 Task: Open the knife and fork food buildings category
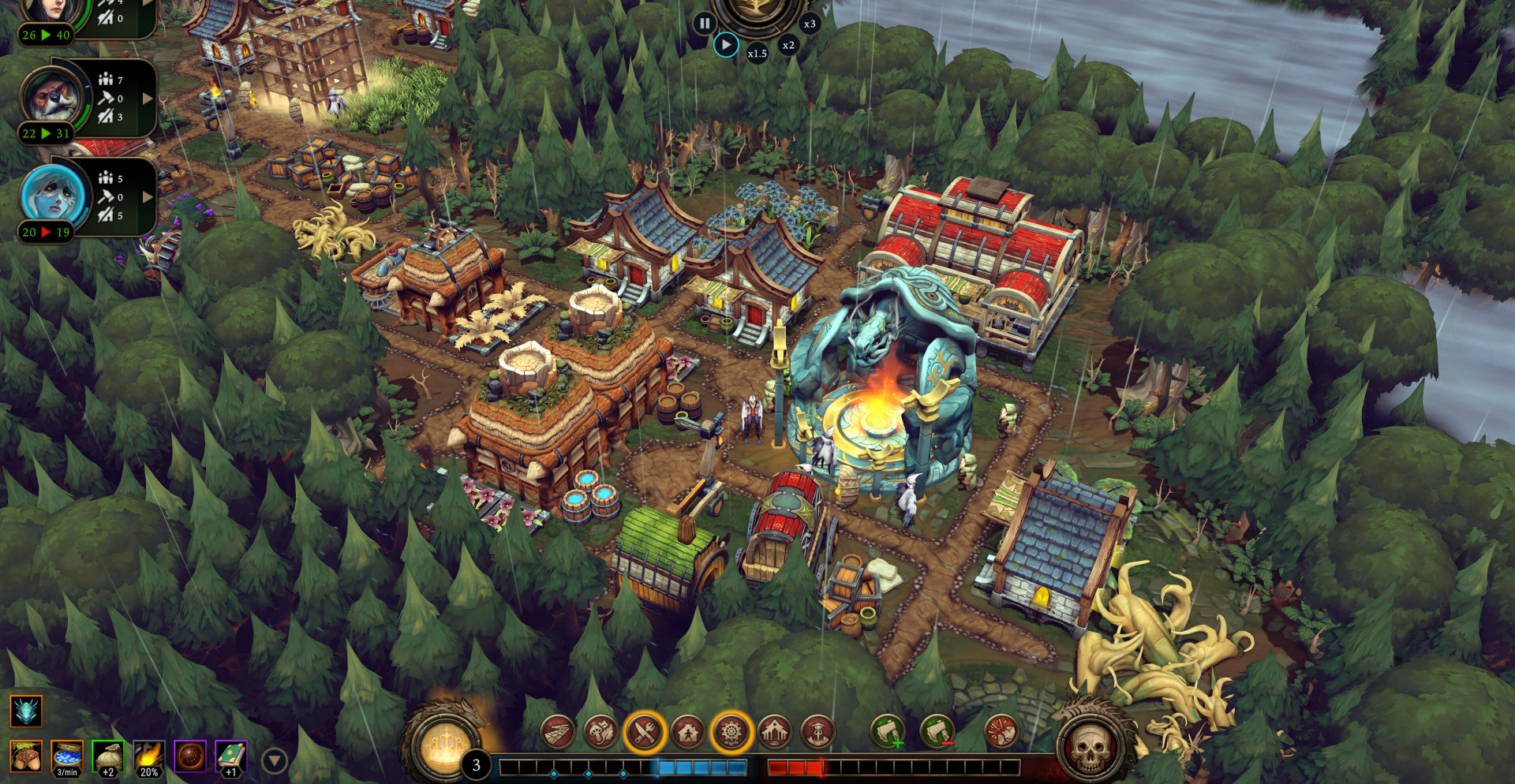pyautogui.click(x=644, y=732)
